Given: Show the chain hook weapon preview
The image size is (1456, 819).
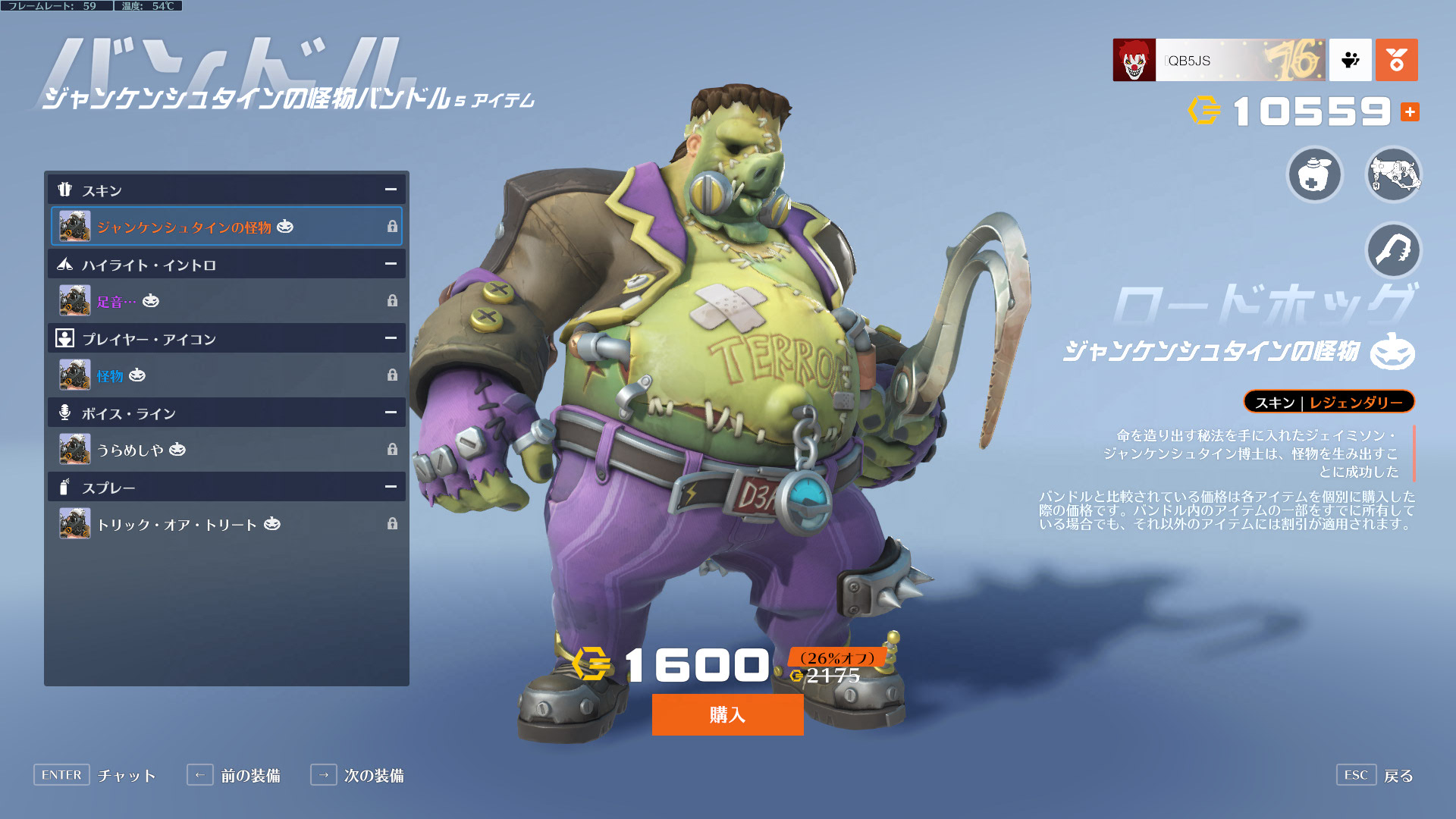Looking at the screenshot, I should [x=1393, y=250].
